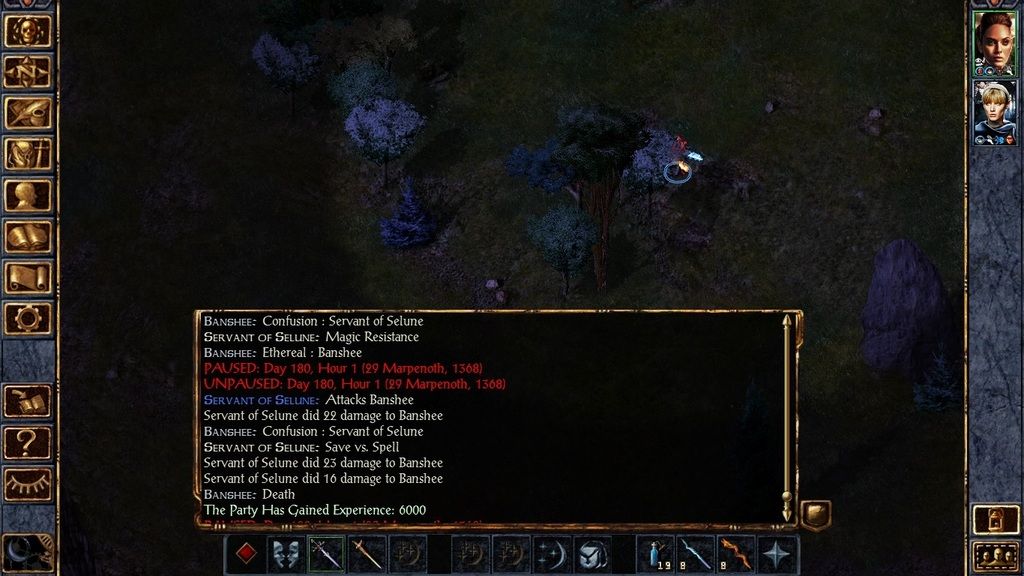
Task: Select the entire party
Action: coord(994,554)
